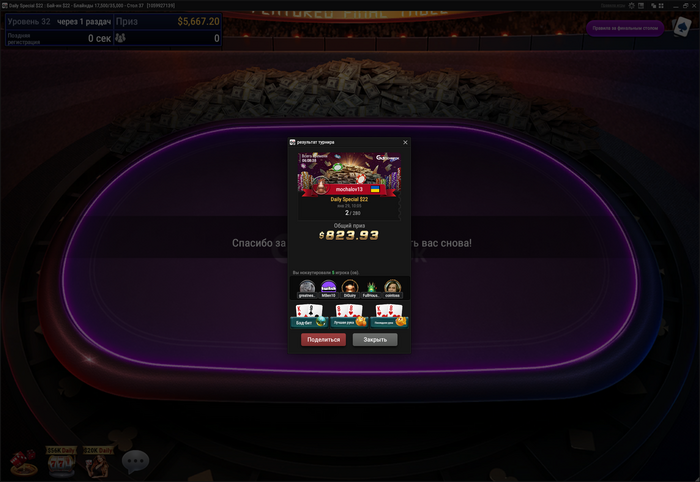700x482 pixels.
Task: Share the tournament result with Поделиться
Action: click(323, 340)
